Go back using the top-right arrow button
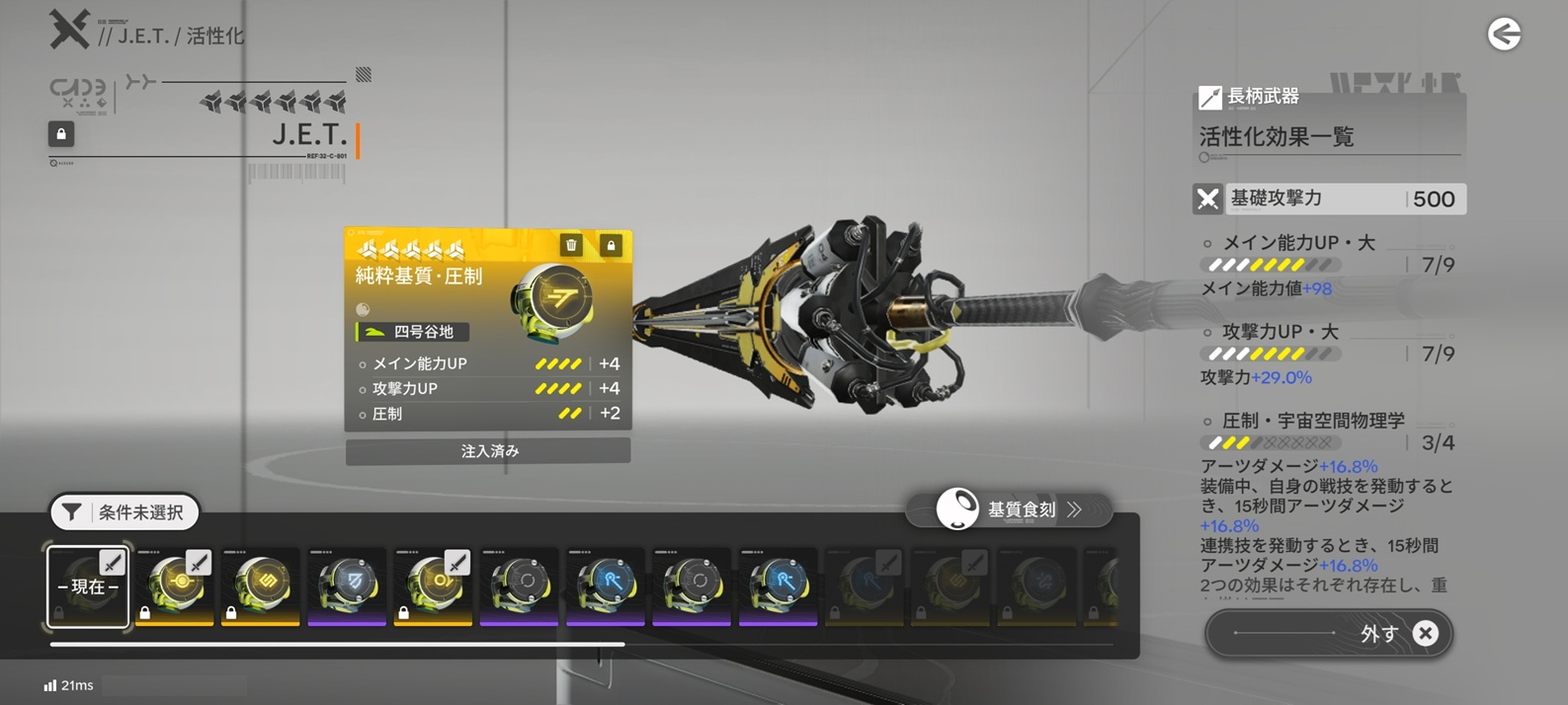 1504,35
